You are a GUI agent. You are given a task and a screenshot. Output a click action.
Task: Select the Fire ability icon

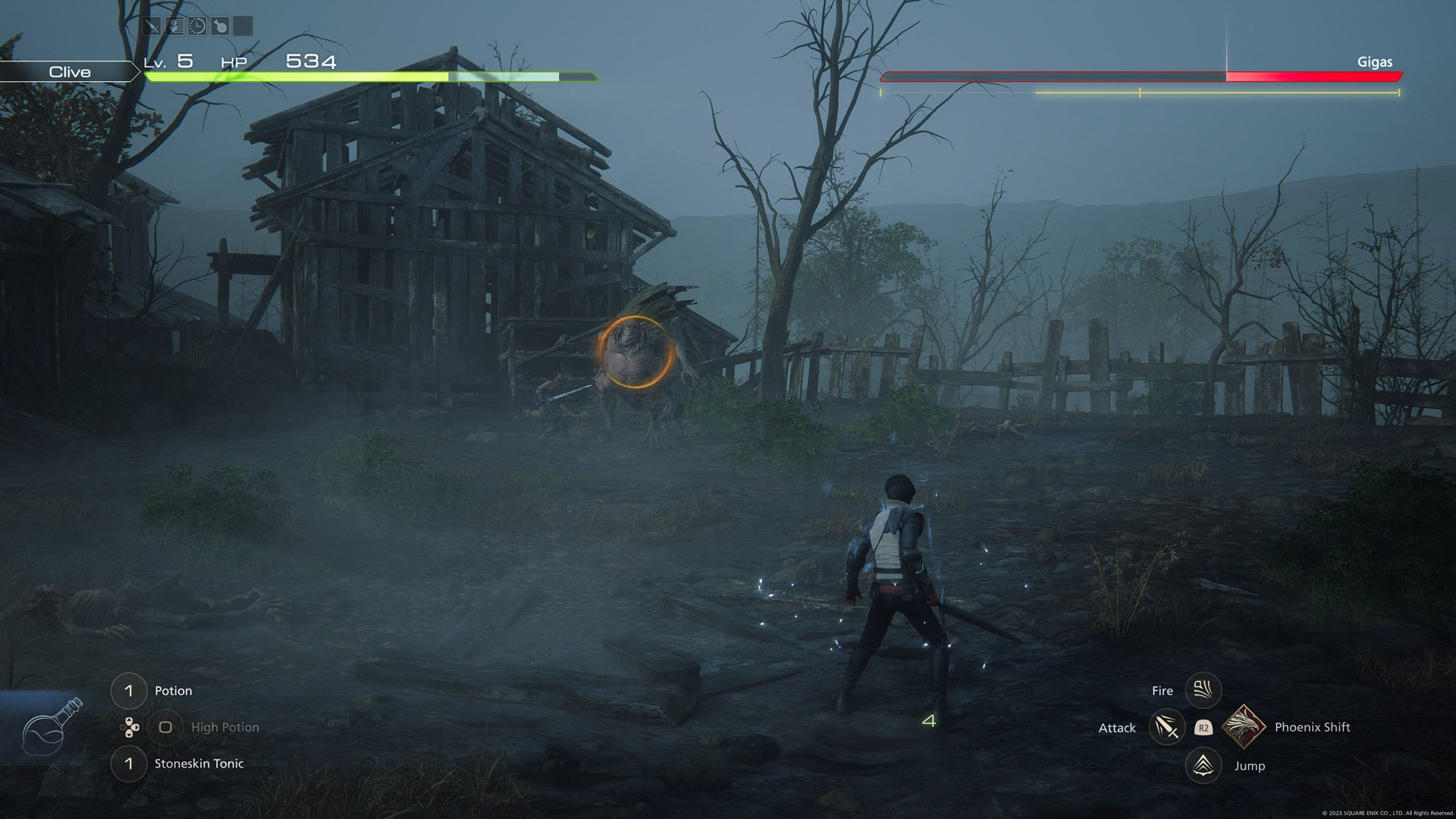coord(1203,690)
